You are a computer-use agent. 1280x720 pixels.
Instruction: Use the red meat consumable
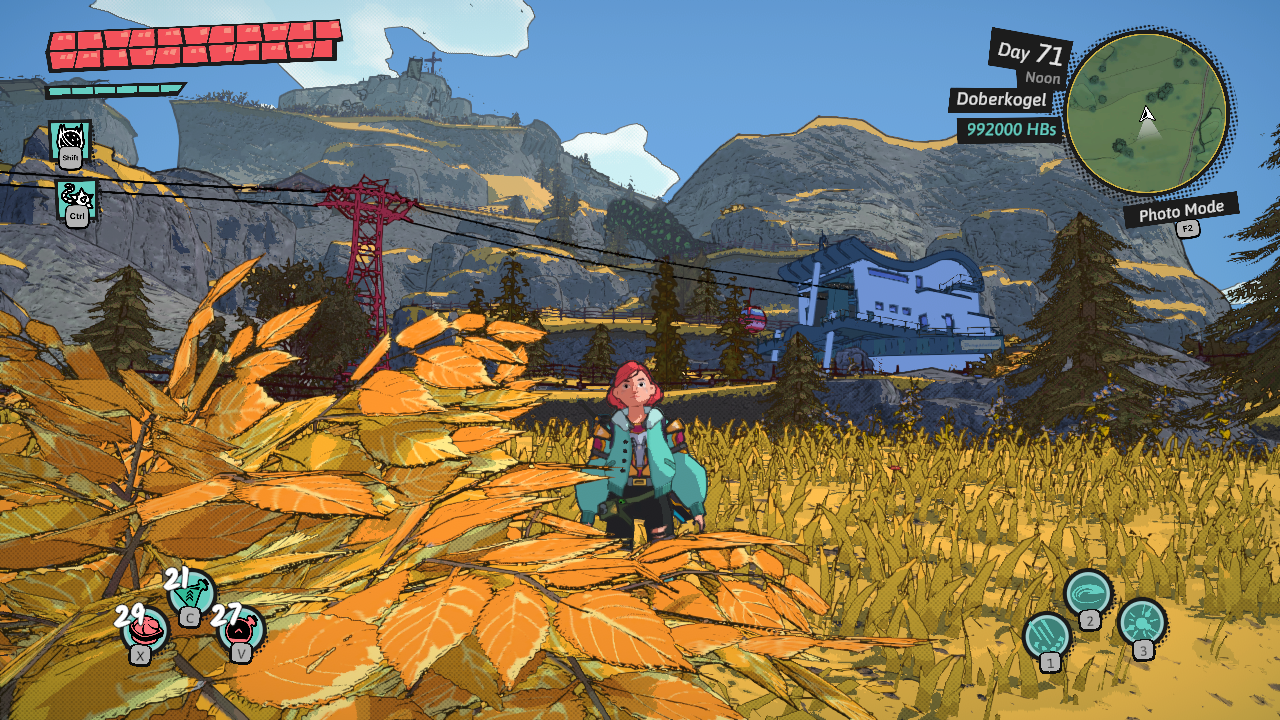(x=144, y=630)
